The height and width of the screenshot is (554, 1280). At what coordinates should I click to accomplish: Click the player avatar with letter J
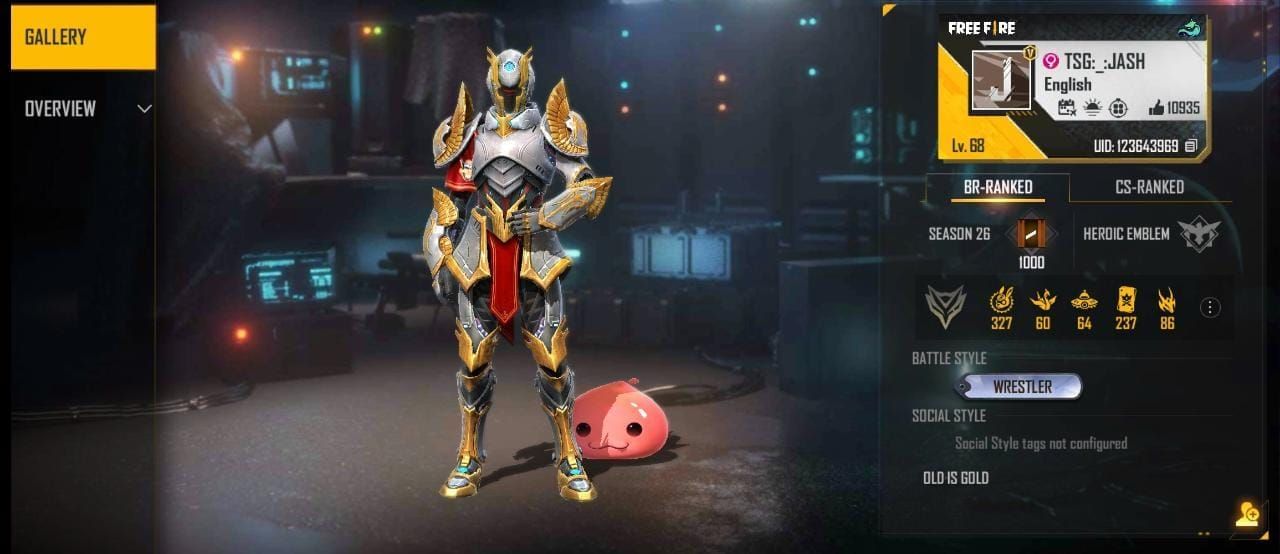(1001, 80)
